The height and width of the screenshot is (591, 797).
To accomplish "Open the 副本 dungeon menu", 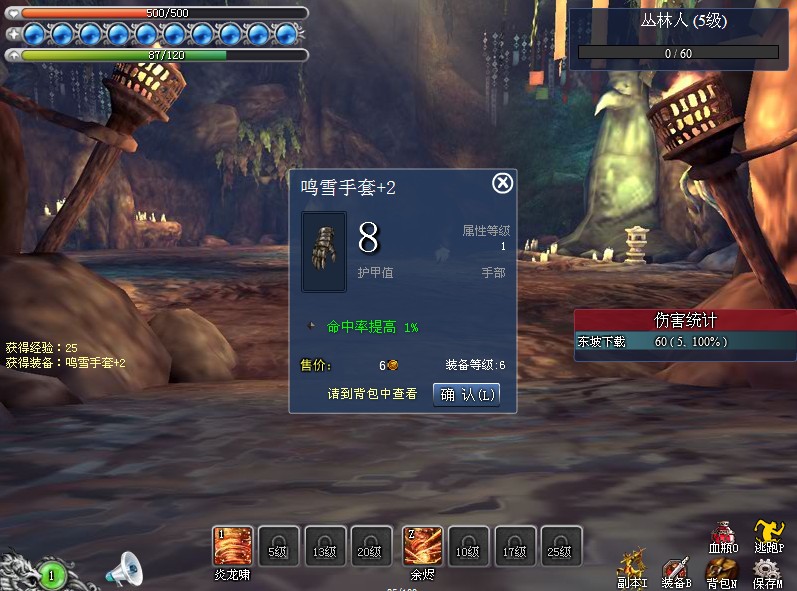I will click(632, 570).
